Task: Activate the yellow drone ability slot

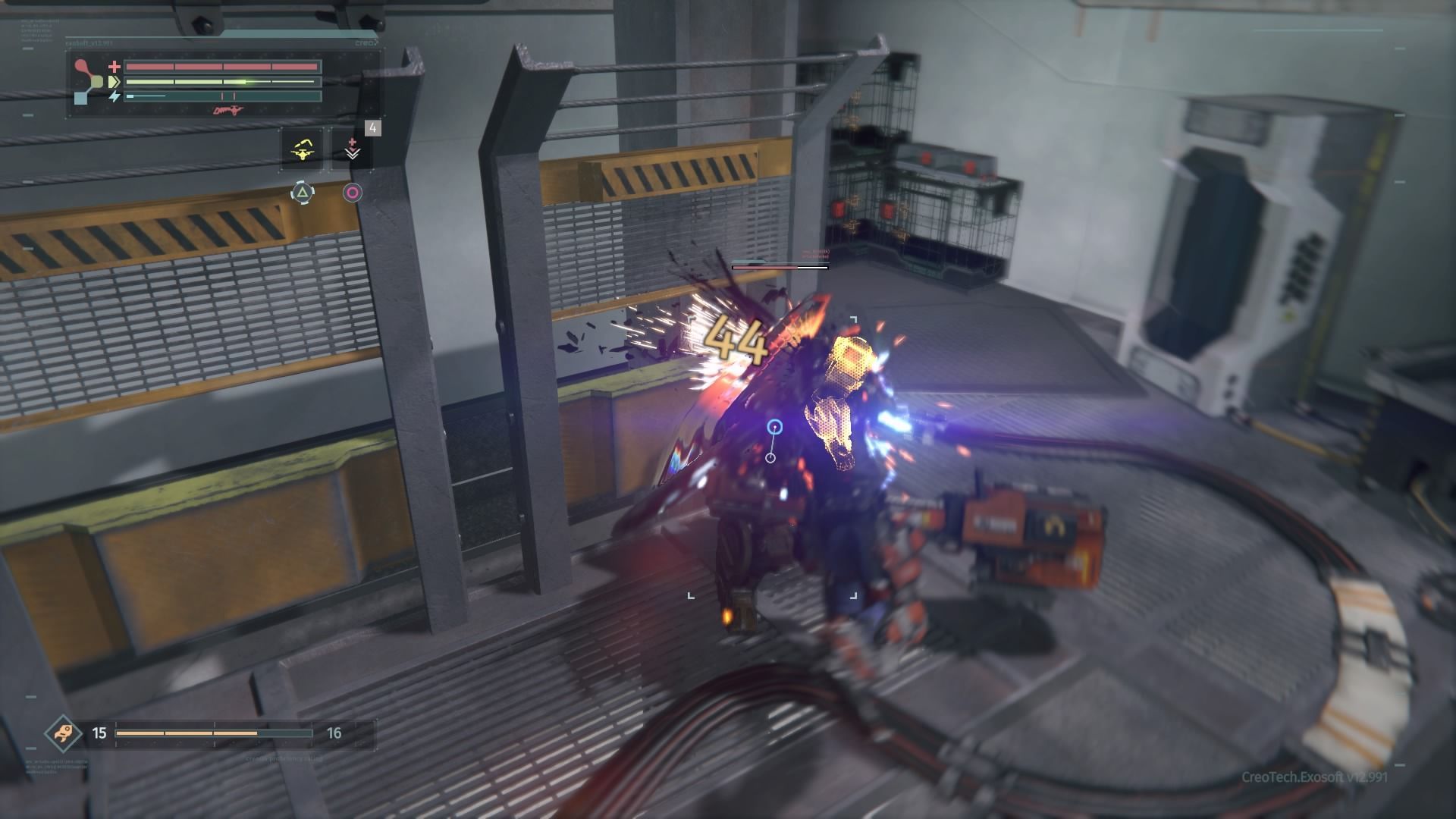Action: pyautogui.click(x=303, y=149)
